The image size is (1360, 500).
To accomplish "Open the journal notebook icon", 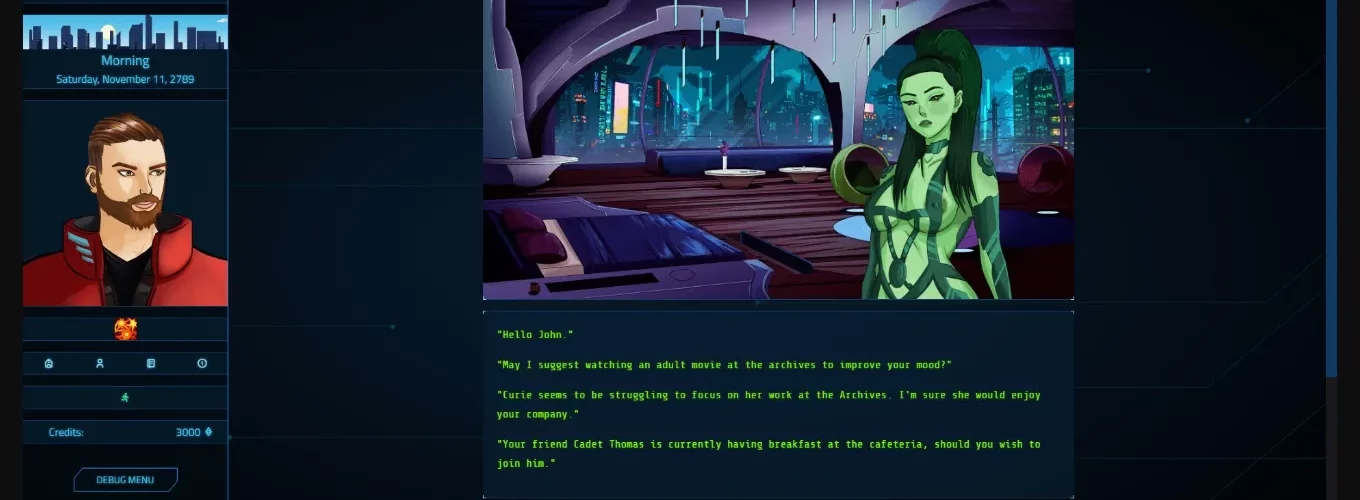I will (x=151, y=363).
